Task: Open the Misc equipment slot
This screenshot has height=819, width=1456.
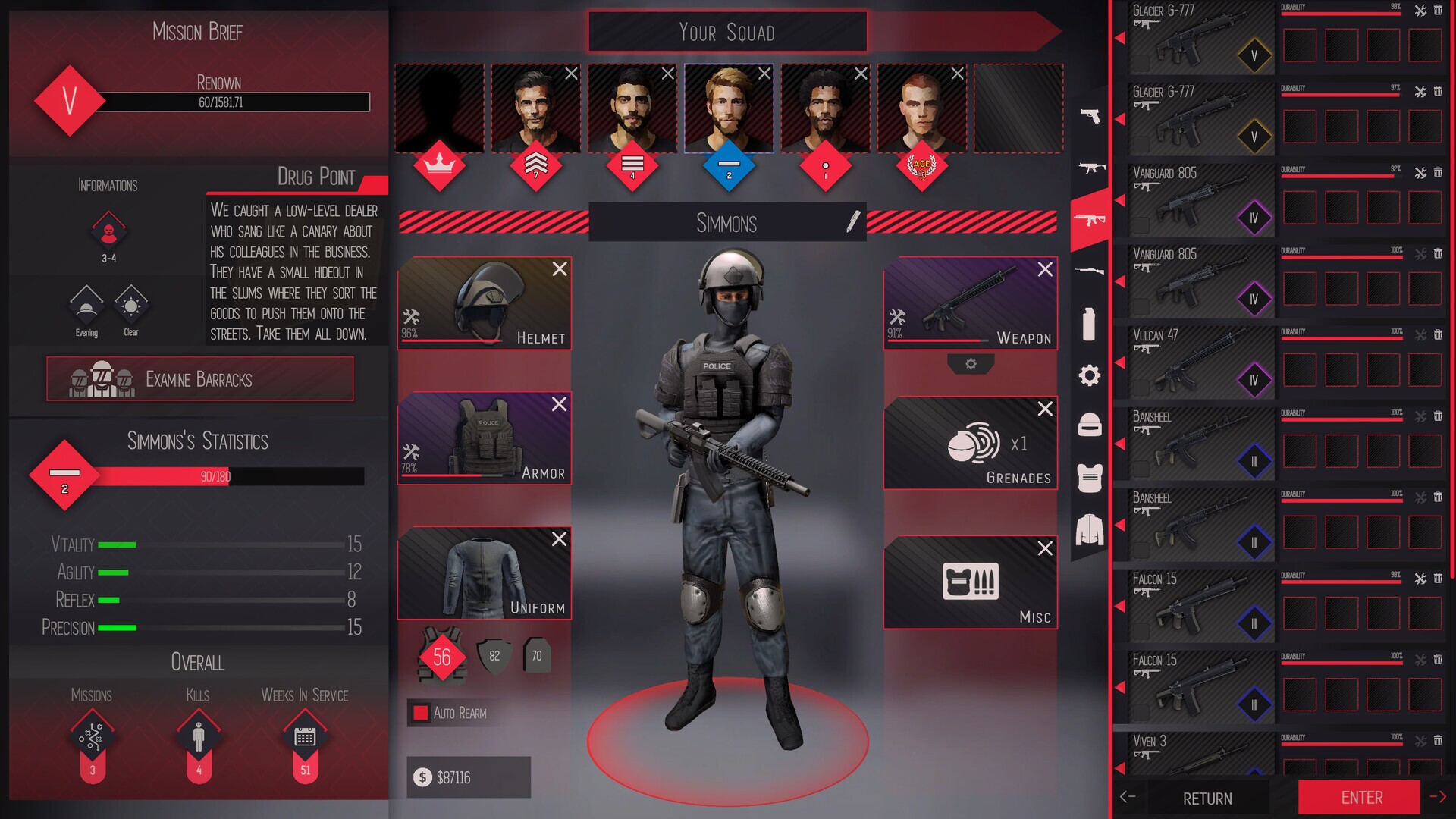Action: (x=969, y=582)
